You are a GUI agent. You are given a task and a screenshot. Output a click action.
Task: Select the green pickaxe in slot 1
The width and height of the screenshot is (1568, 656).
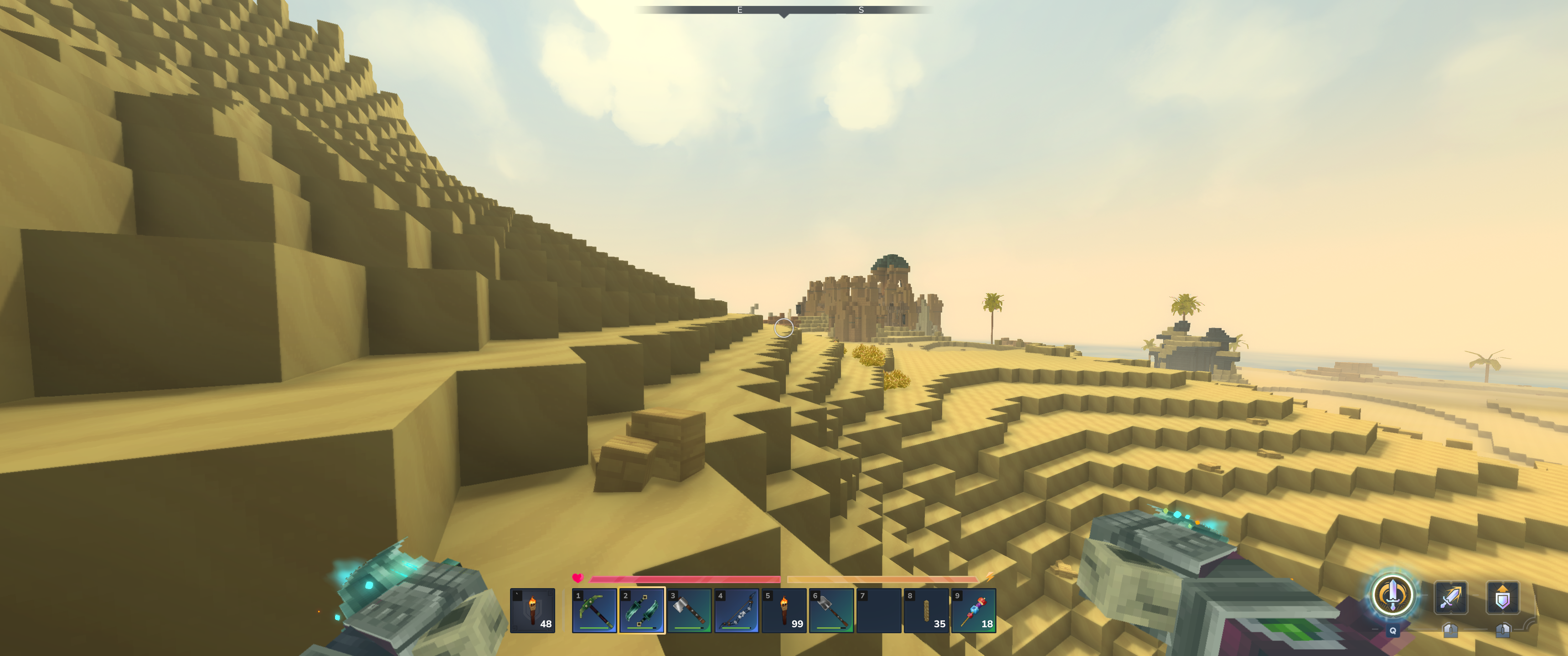tap(594, 610)
